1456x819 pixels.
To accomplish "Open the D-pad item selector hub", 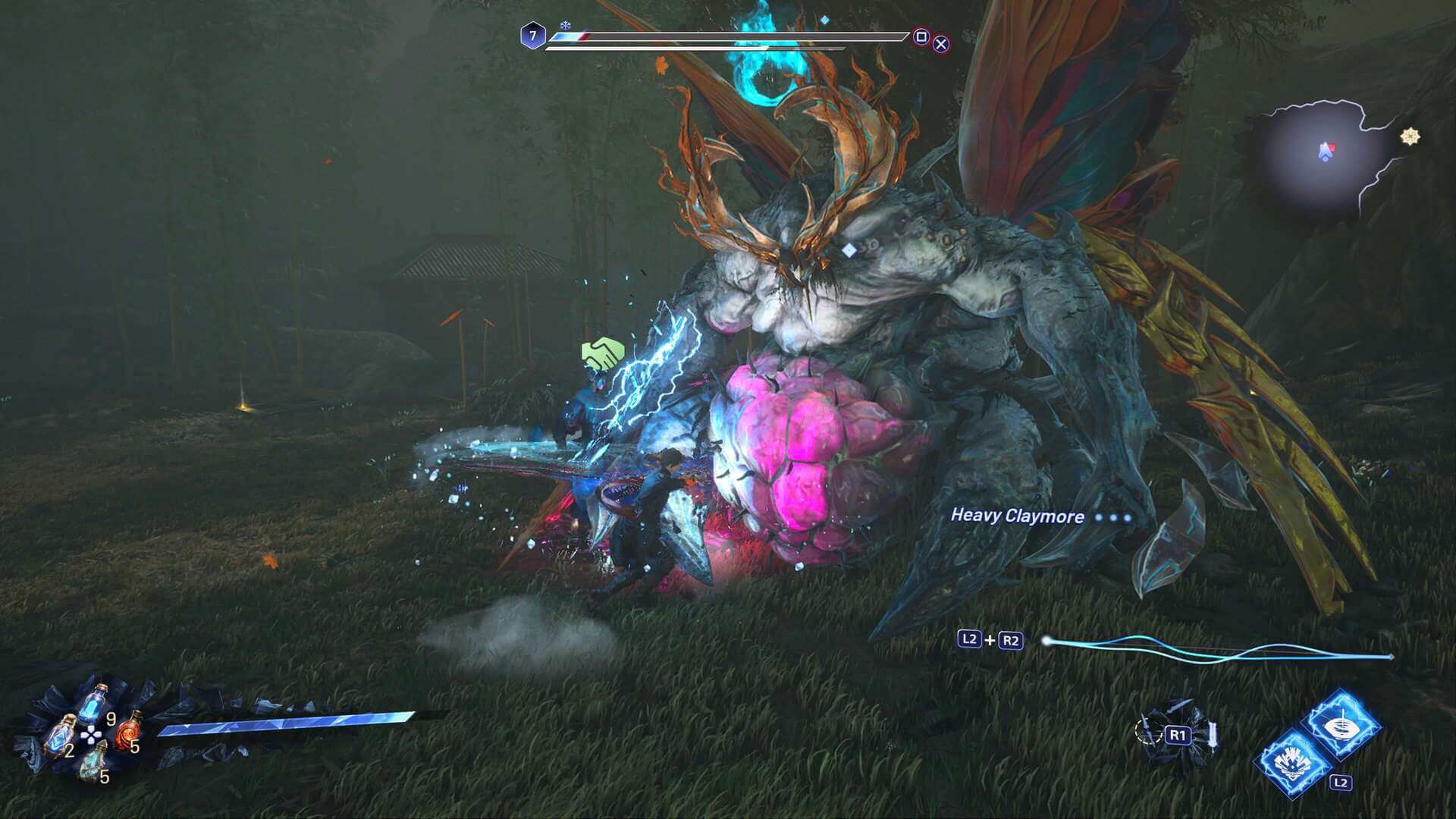I will pyautogui.click(x=91, y=735).
